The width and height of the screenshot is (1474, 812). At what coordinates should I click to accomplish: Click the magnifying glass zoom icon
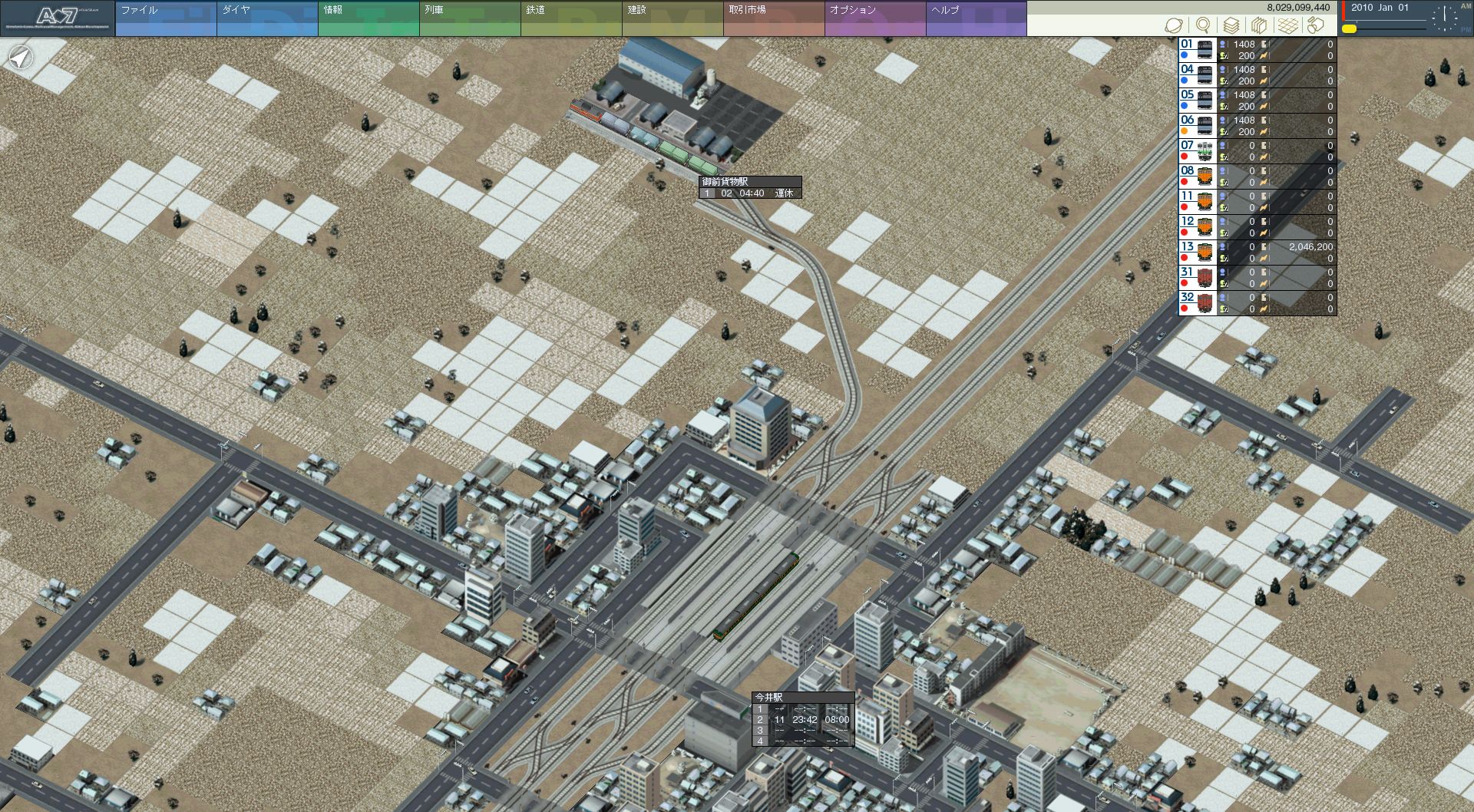[1203, 25]
